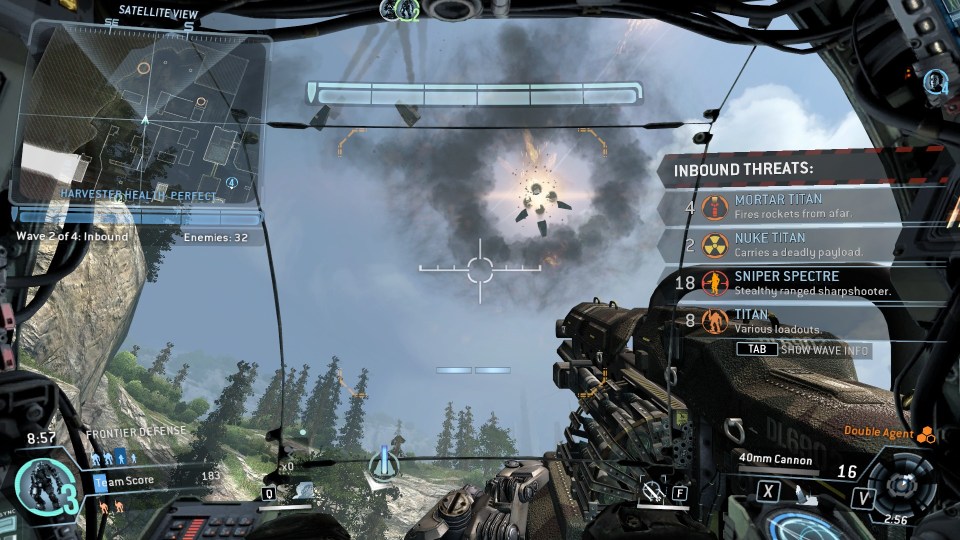Click the Double Agent burn card icon

[x=926, y=433]
